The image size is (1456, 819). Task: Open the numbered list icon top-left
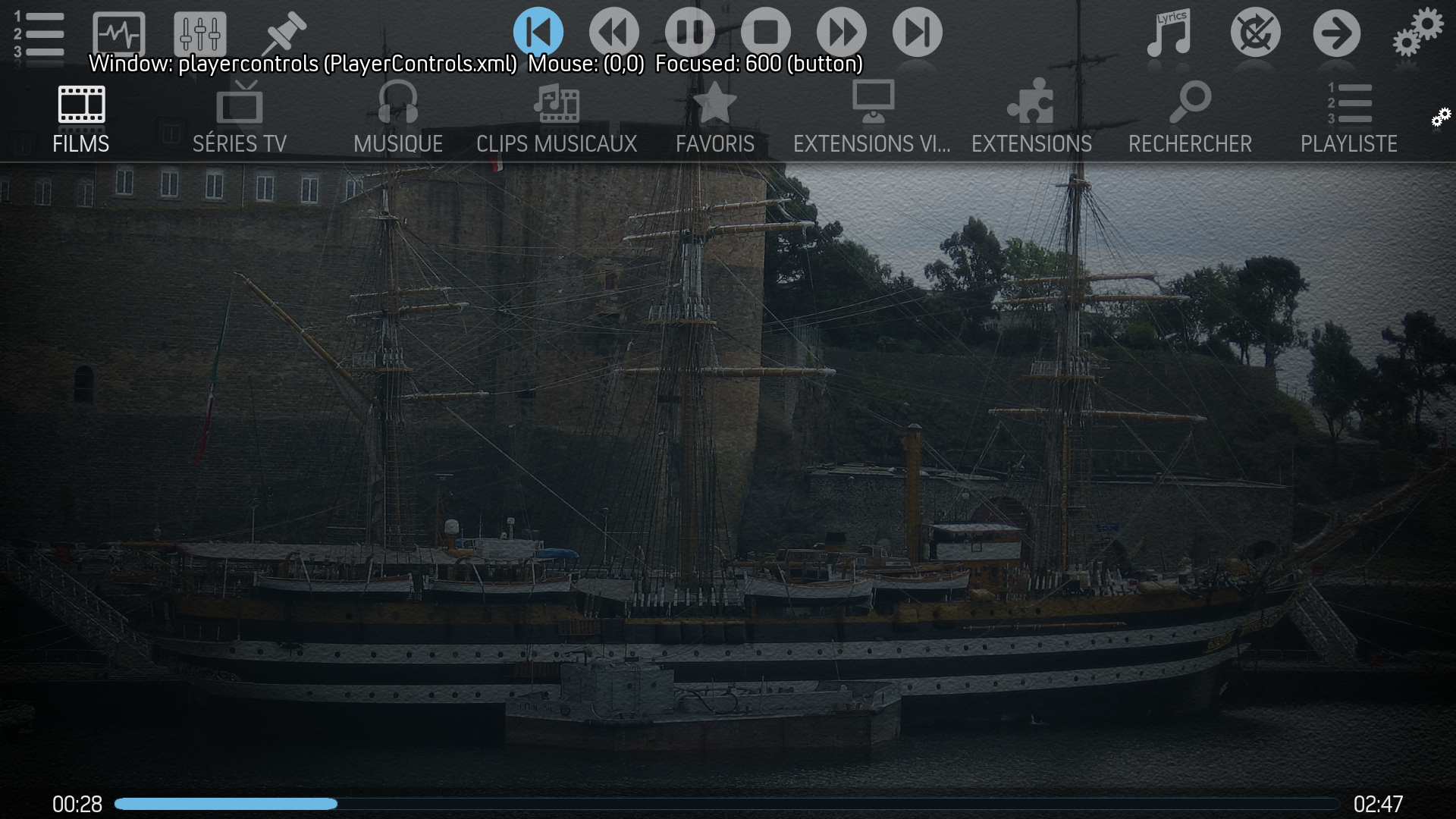coord(39,34)
